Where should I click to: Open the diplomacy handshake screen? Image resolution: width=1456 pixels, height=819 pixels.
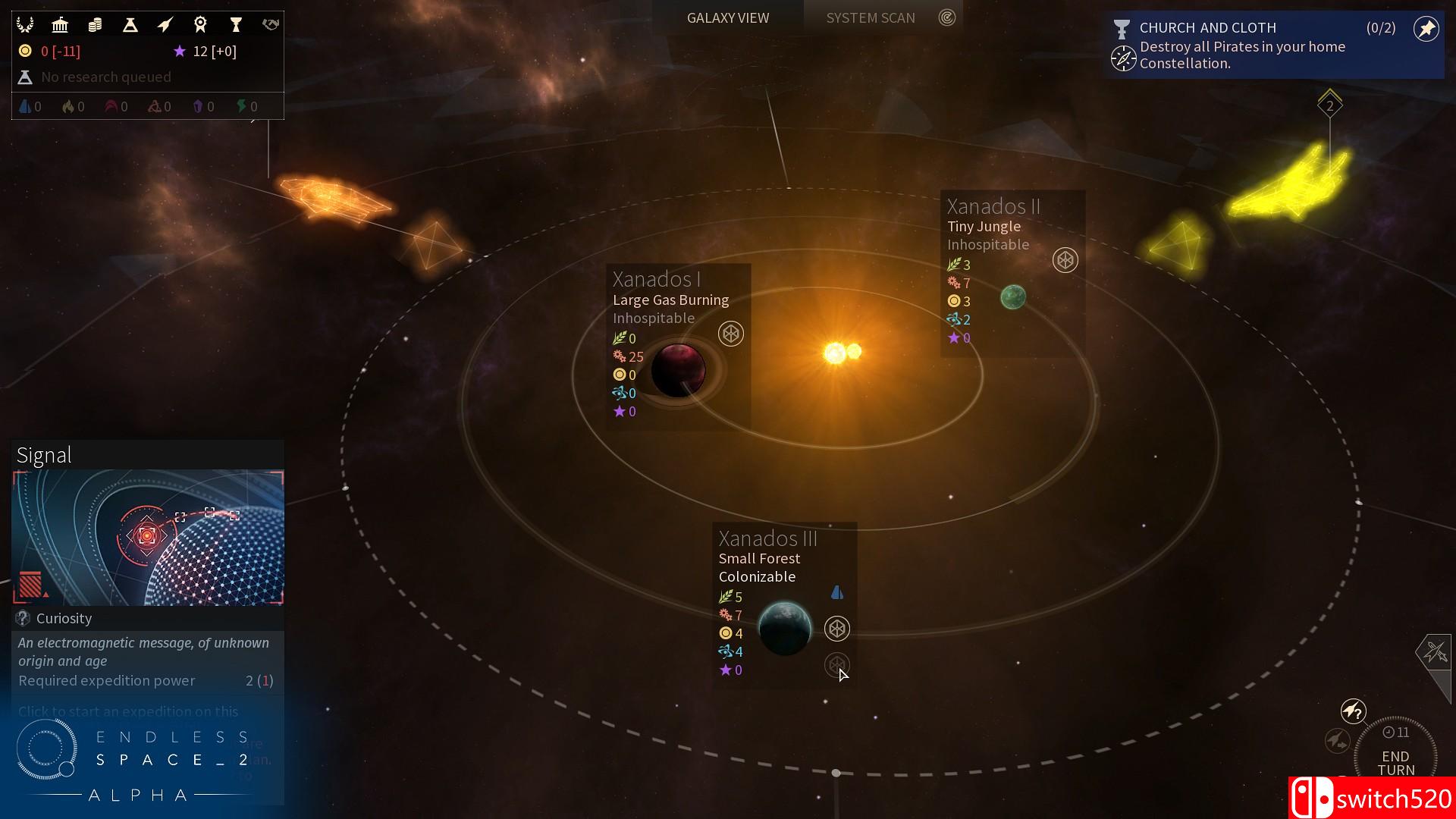pos(271,25)
